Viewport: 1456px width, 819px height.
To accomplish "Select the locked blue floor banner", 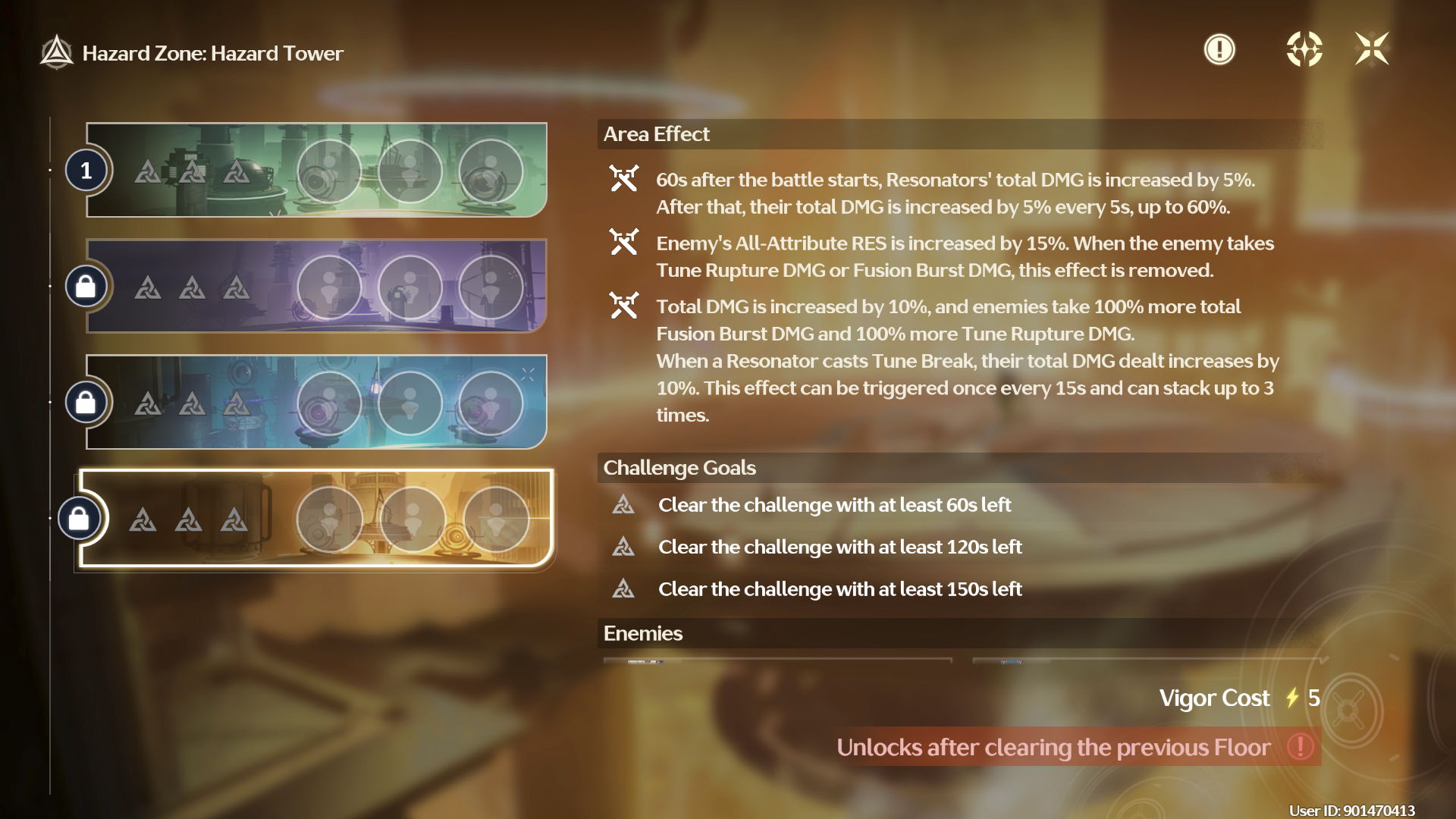I will click(x=316, y=402).
